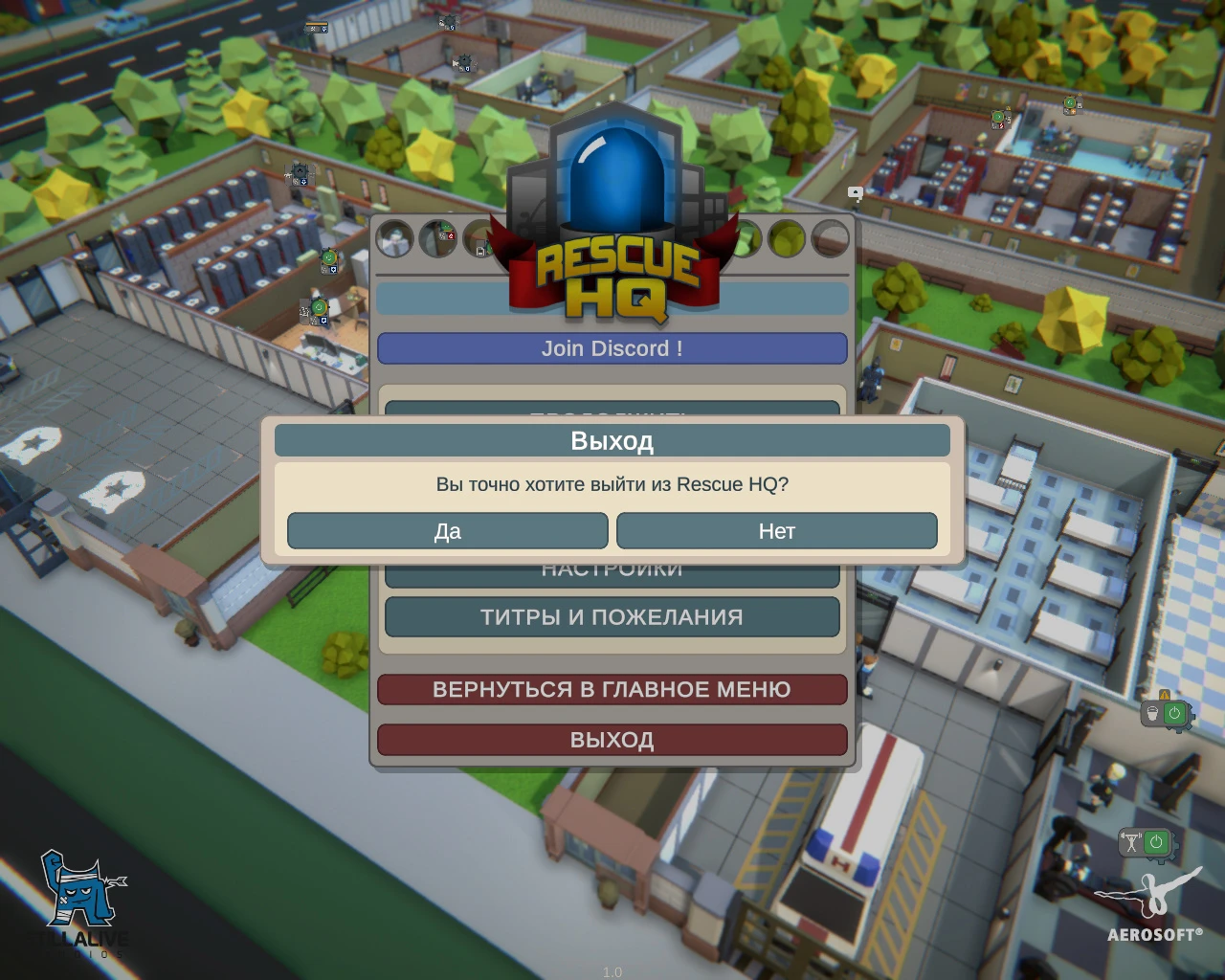1225x980 pixels.
Task: Click the weightlifter icon on the gym equipment panel
Action: click(x=1131, y=841)
